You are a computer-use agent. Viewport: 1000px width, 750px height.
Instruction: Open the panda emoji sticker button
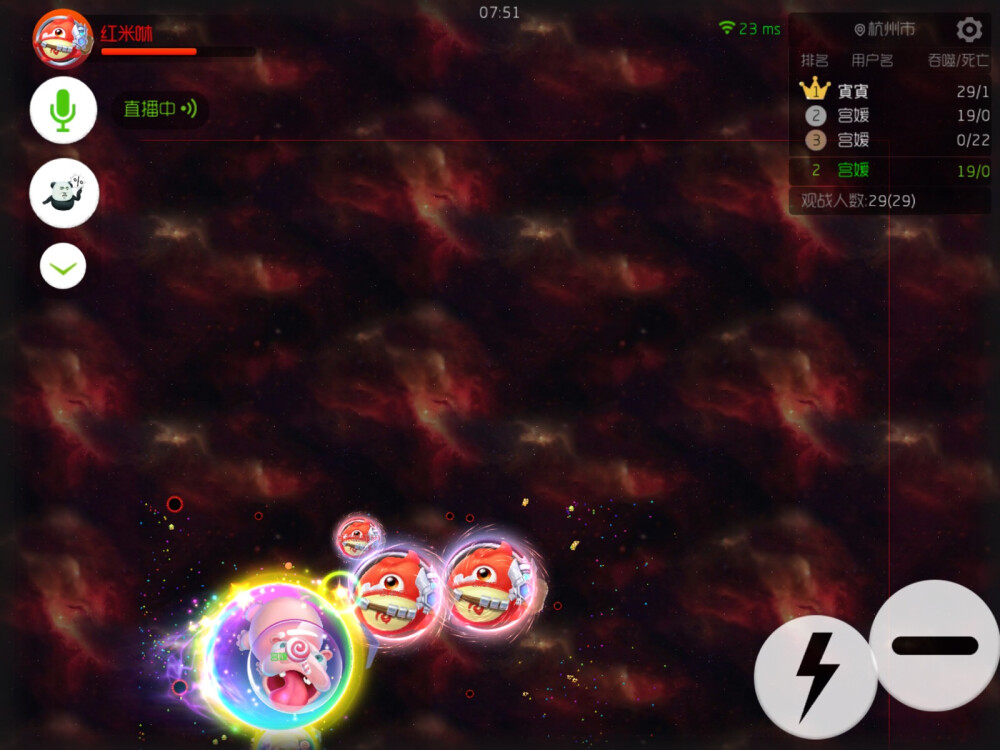click(64, 193)
